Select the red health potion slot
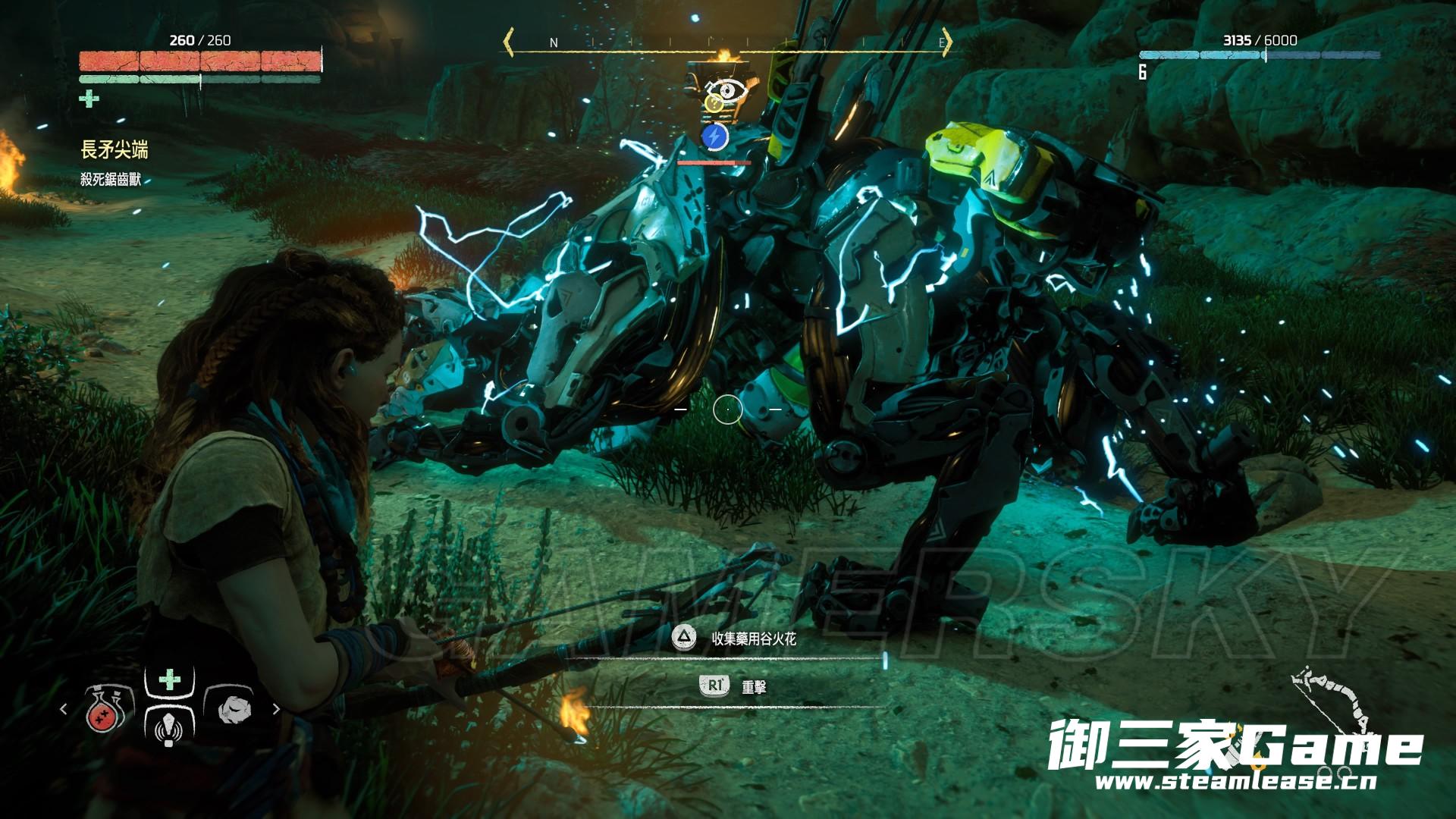The width and height of the screenshot is (1456, 819). tap(105, 710)
